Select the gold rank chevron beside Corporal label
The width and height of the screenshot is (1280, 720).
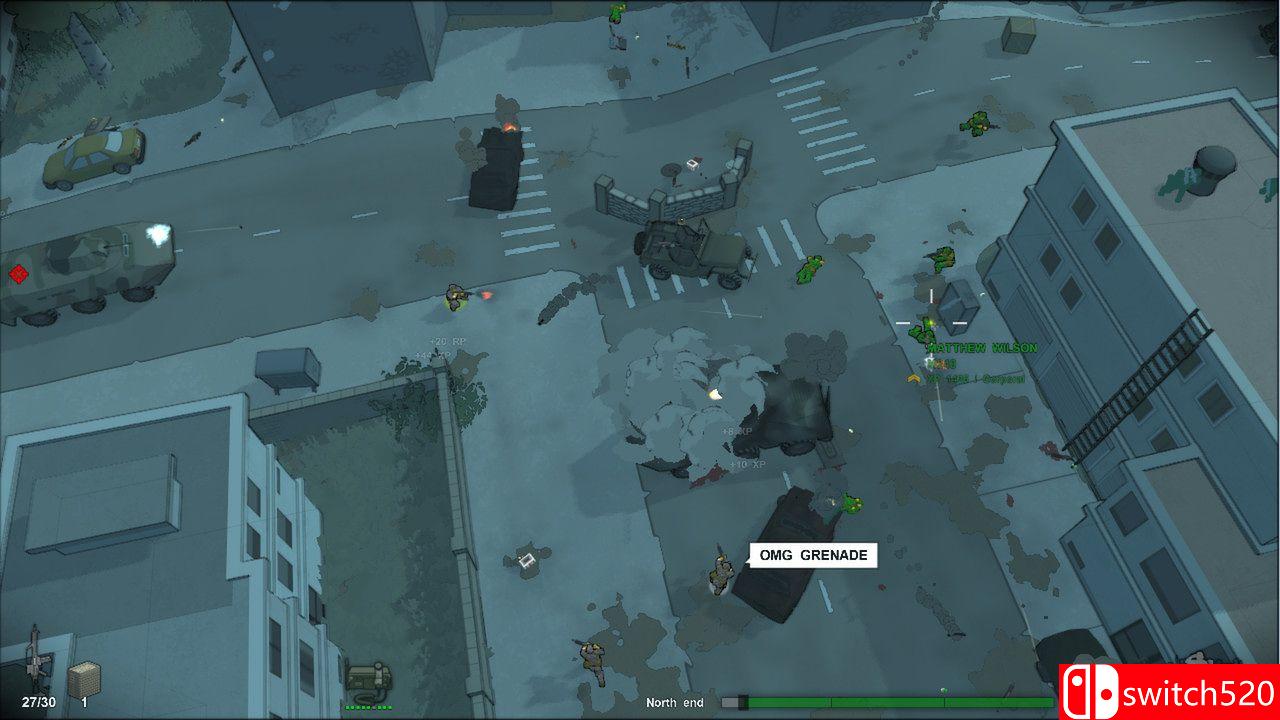click(914, 378)
